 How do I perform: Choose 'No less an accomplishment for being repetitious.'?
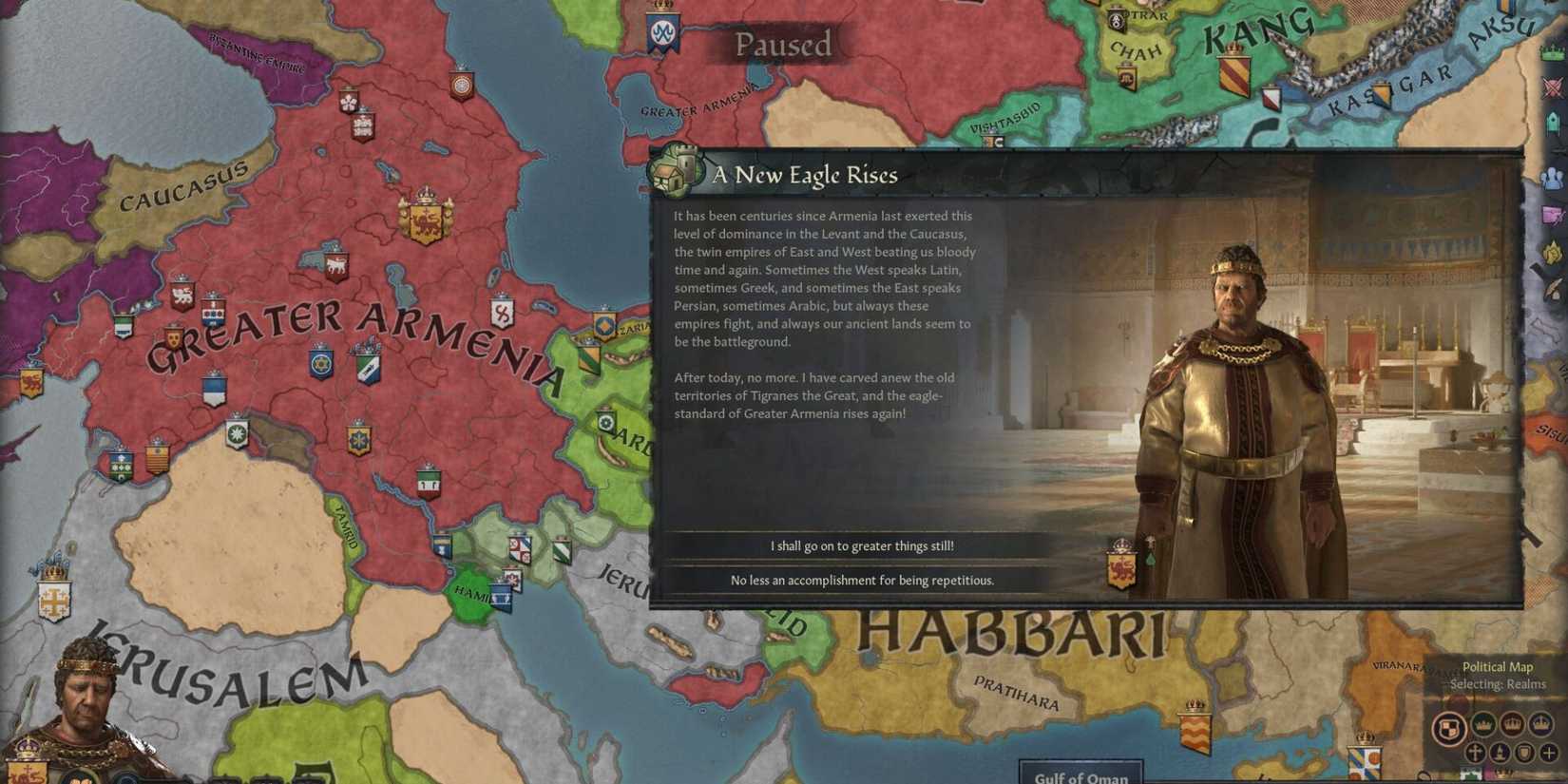click(860, 579)
